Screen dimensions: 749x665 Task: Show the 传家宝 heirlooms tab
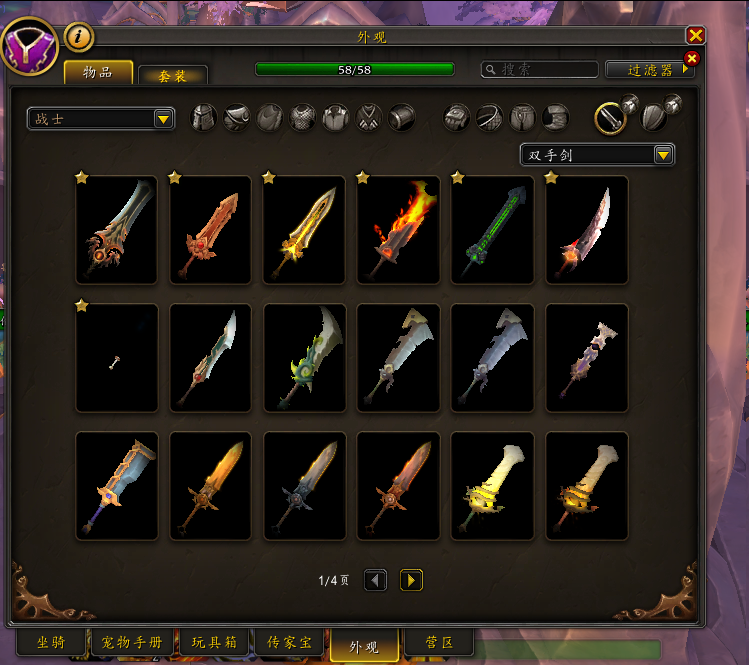(x=290, y=642)
